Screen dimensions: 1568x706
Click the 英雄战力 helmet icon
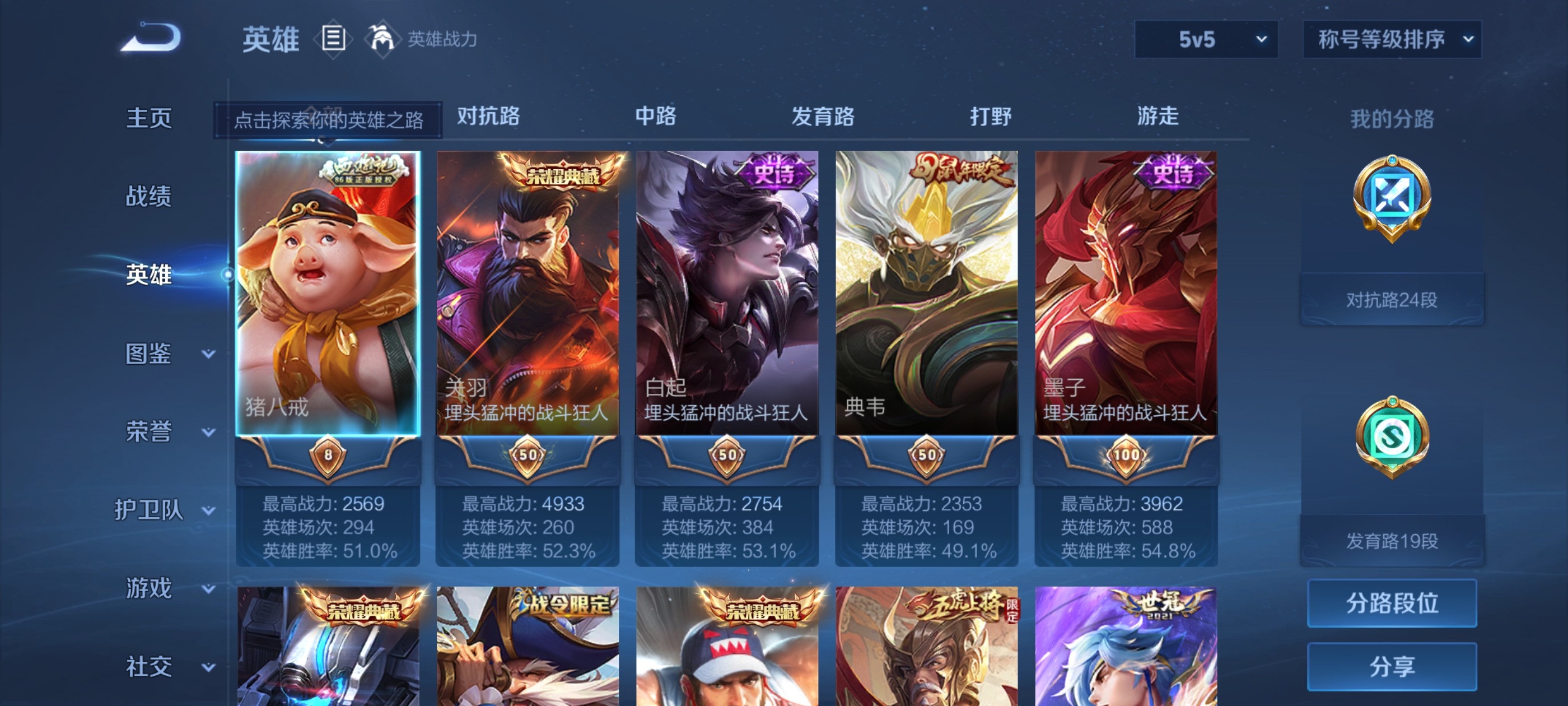pyautogui.click(x=382, y=39)
